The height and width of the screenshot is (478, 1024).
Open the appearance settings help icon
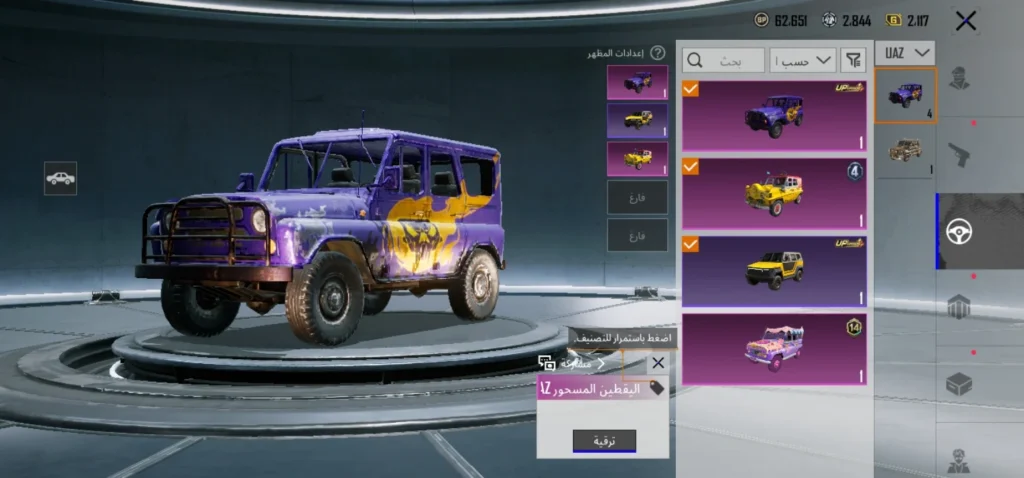click(657, 53)
